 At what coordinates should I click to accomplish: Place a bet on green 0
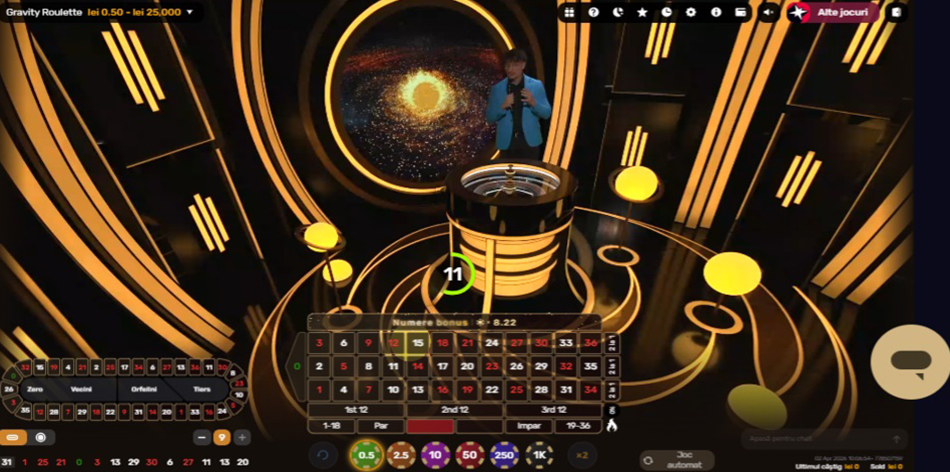pos(296,367)
